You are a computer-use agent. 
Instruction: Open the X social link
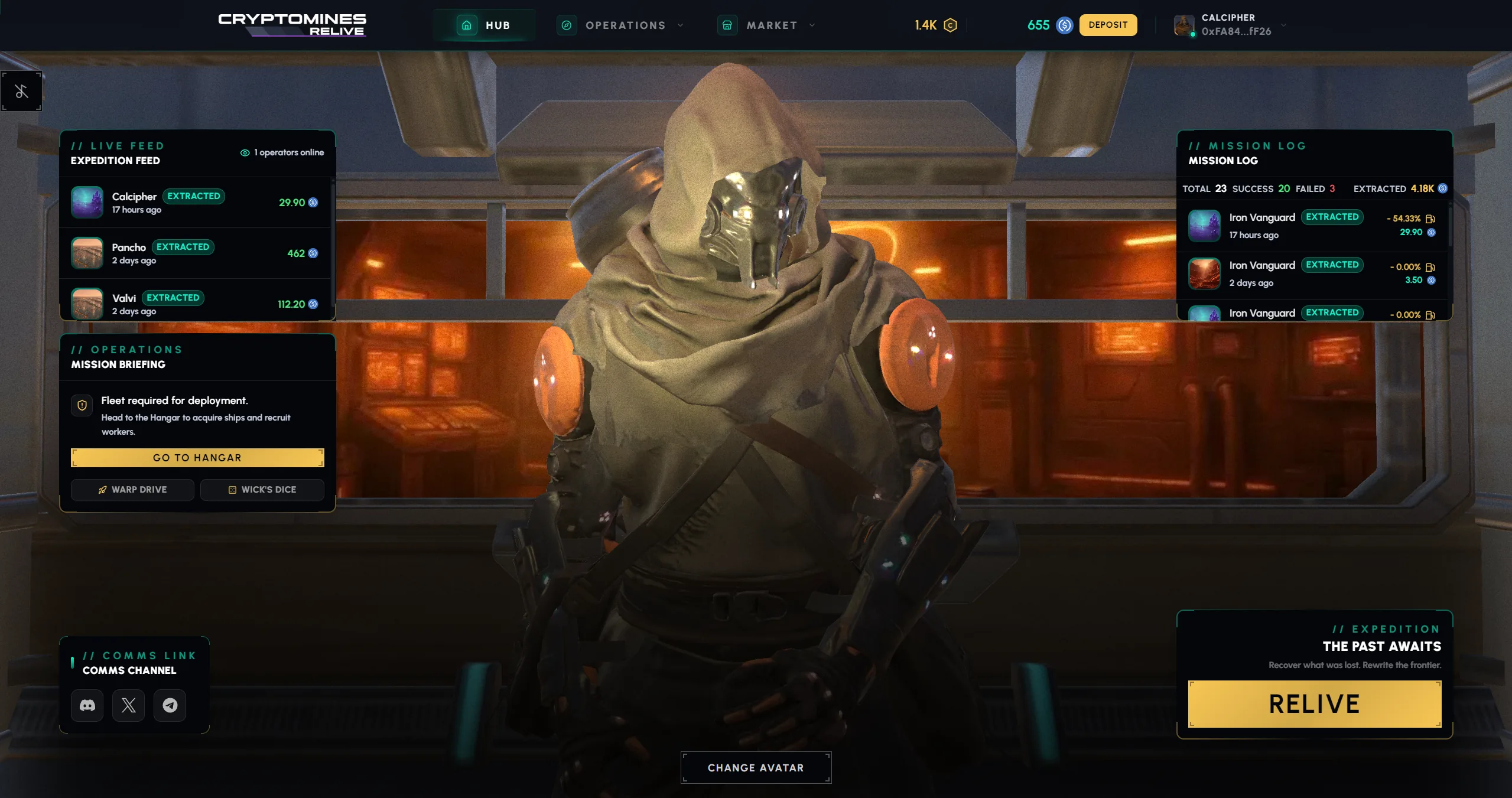tap(129, 705)
